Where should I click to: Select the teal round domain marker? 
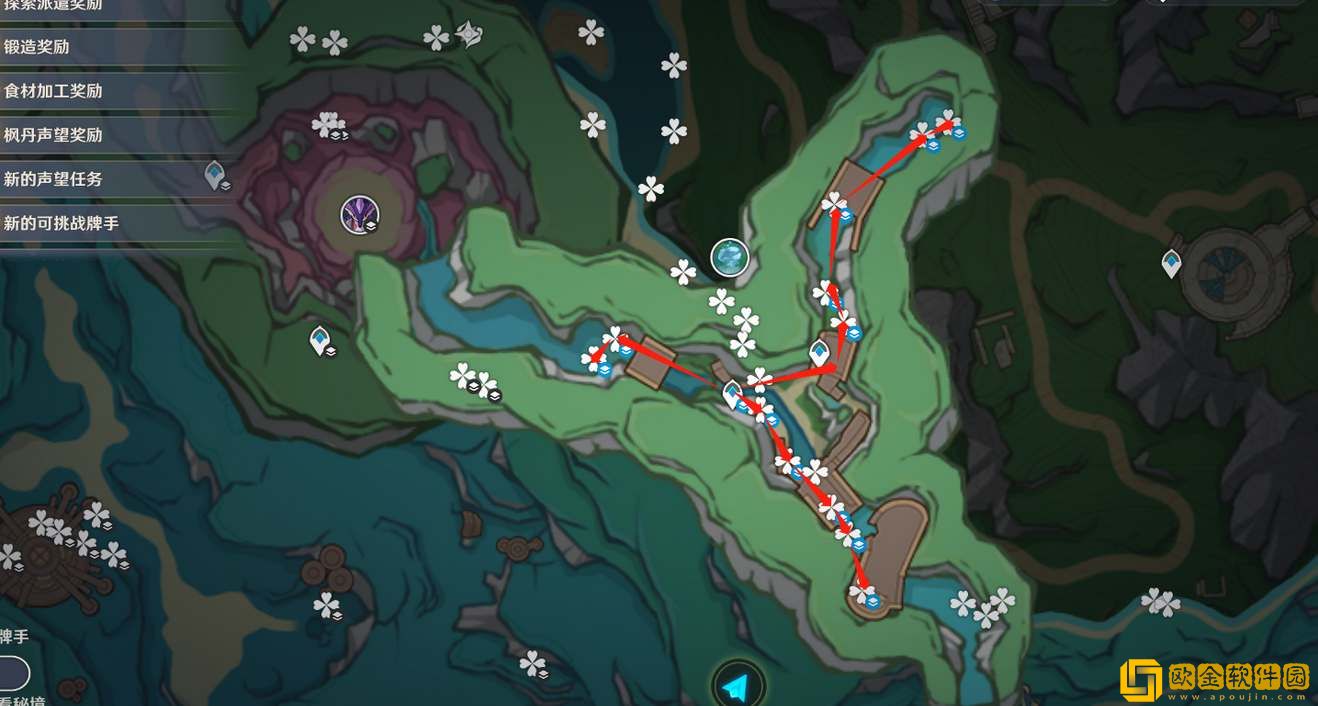tap(730, 258)
